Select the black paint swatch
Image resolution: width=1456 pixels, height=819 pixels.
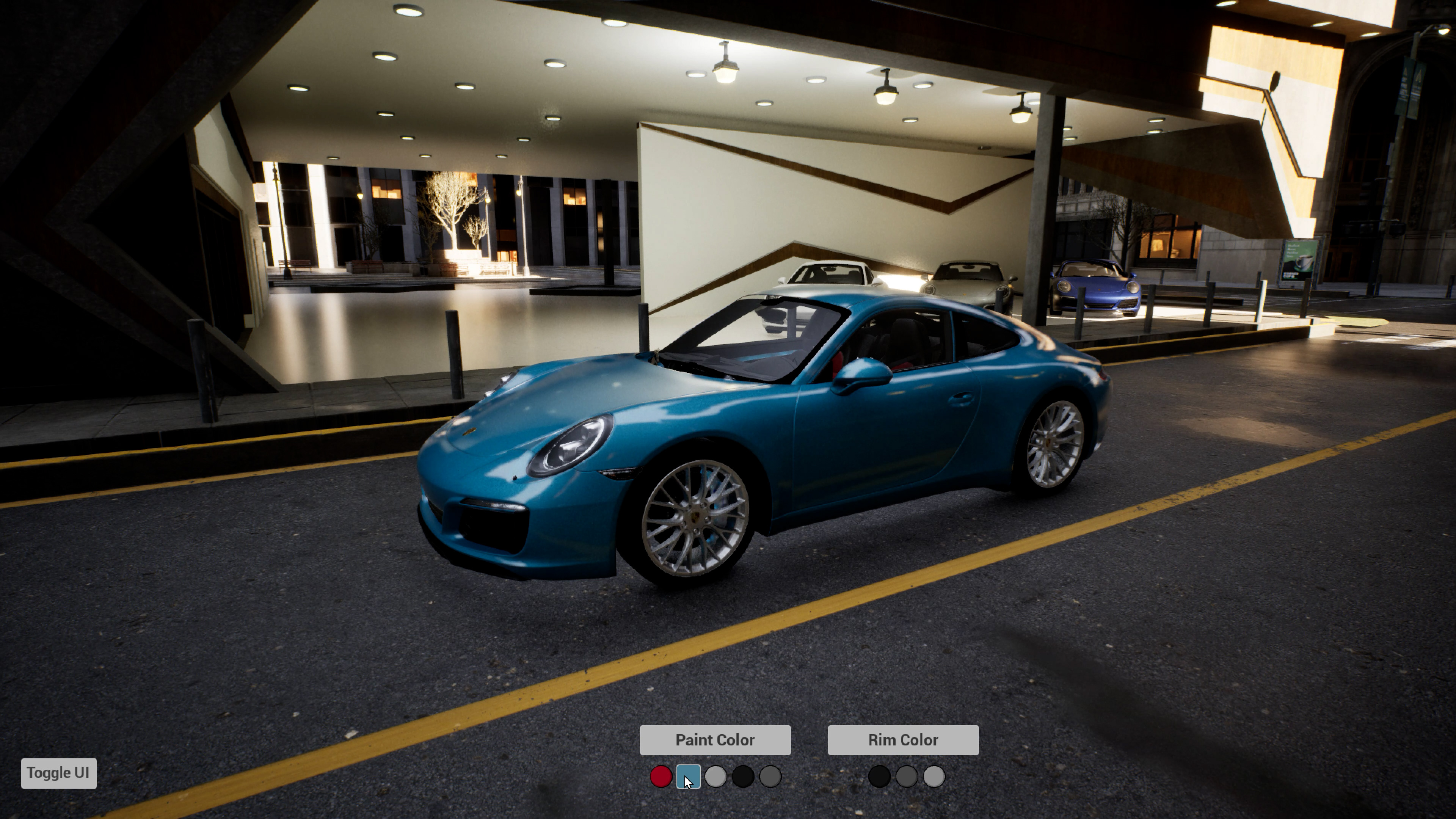(743, 777)
